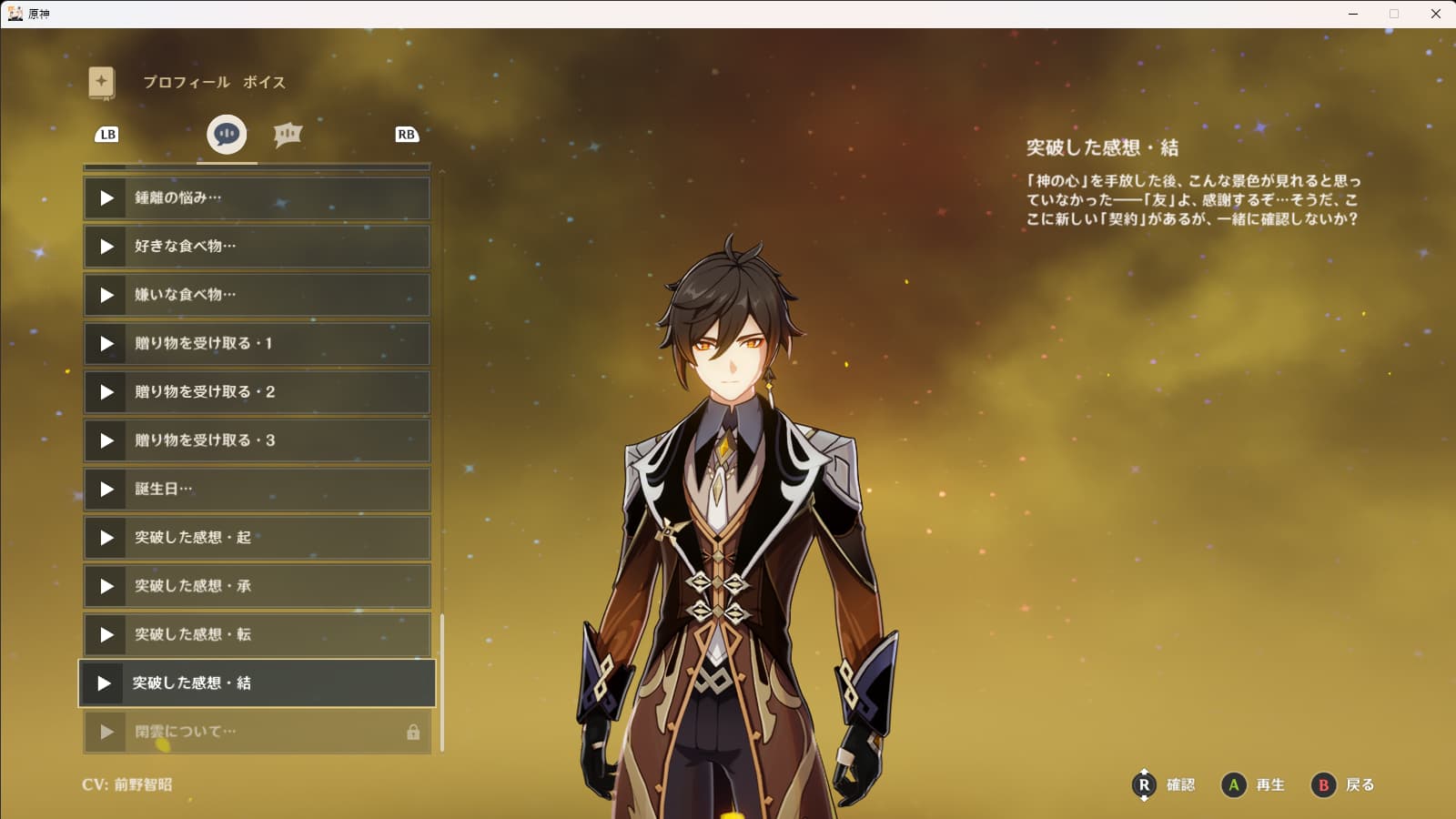
Task: Open the profile book icon
Action: pyautogui.click(x=102, y=82)
